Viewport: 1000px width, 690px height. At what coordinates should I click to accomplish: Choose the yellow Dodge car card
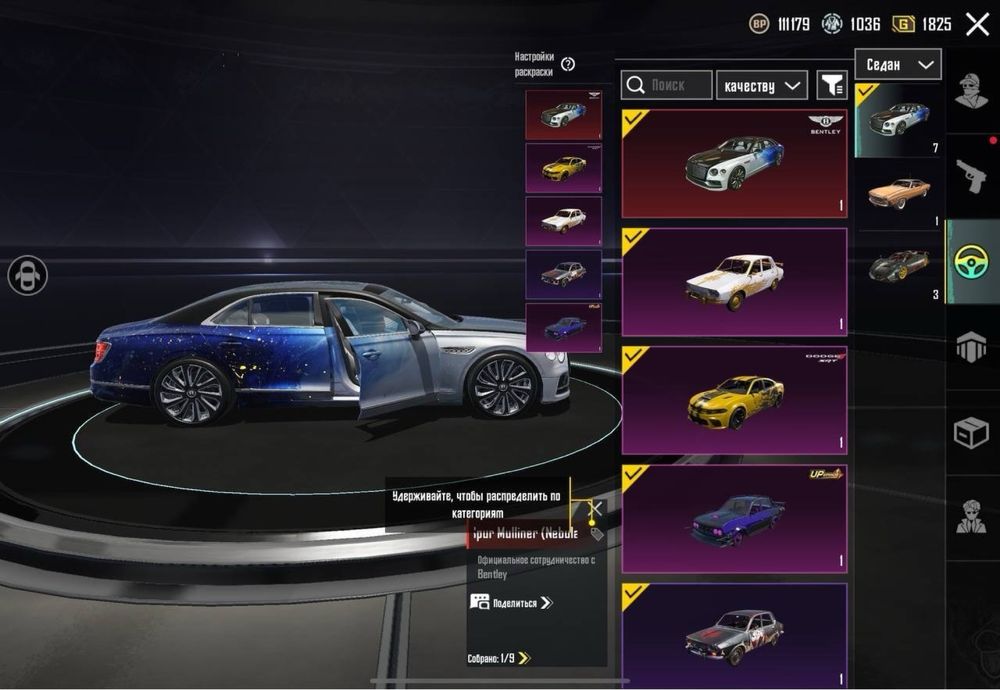click(x=734, y=400)
